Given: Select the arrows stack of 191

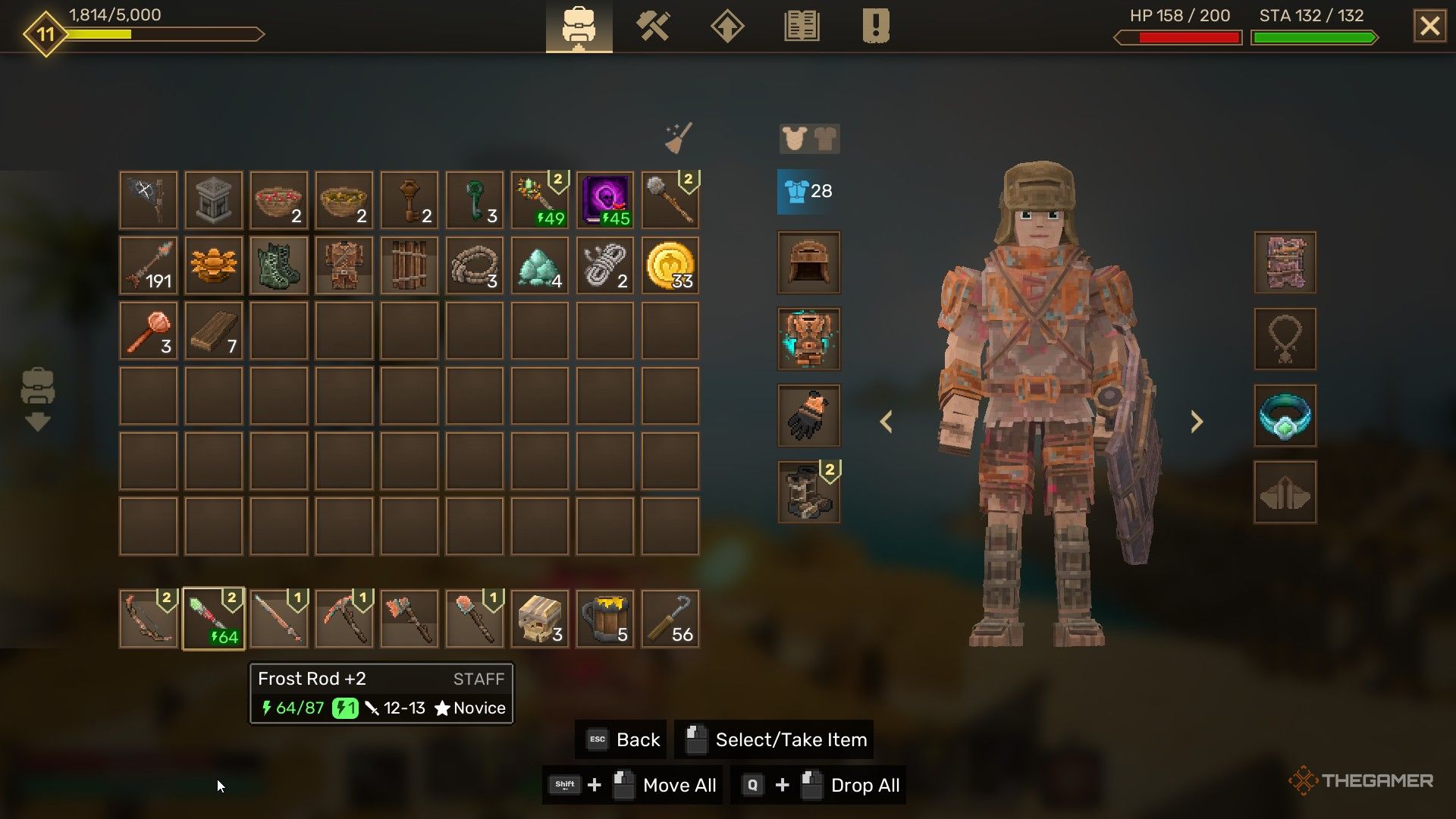Looking at the screenshot, I should click(149, 265).
